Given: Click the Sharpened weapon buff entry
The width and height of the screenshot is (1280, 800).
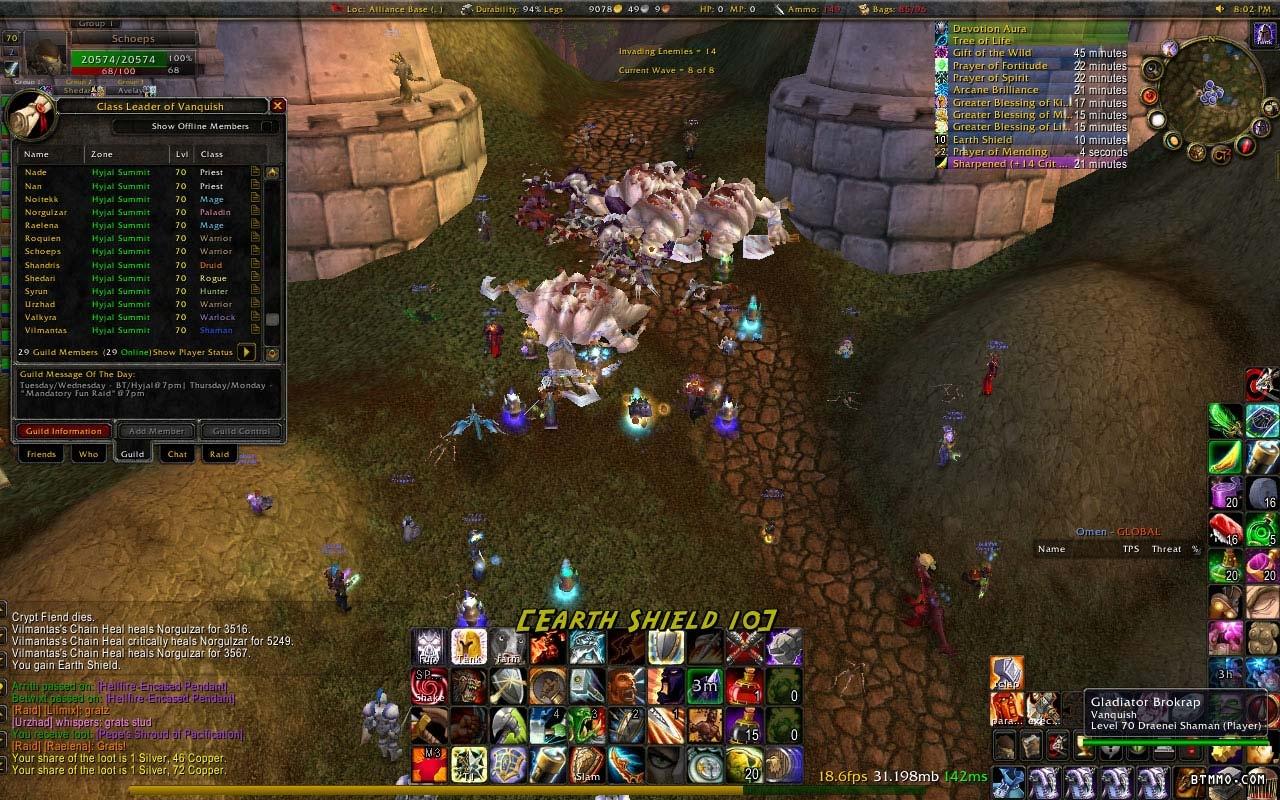Looking at the screenshot, I should pos(1030,164).
